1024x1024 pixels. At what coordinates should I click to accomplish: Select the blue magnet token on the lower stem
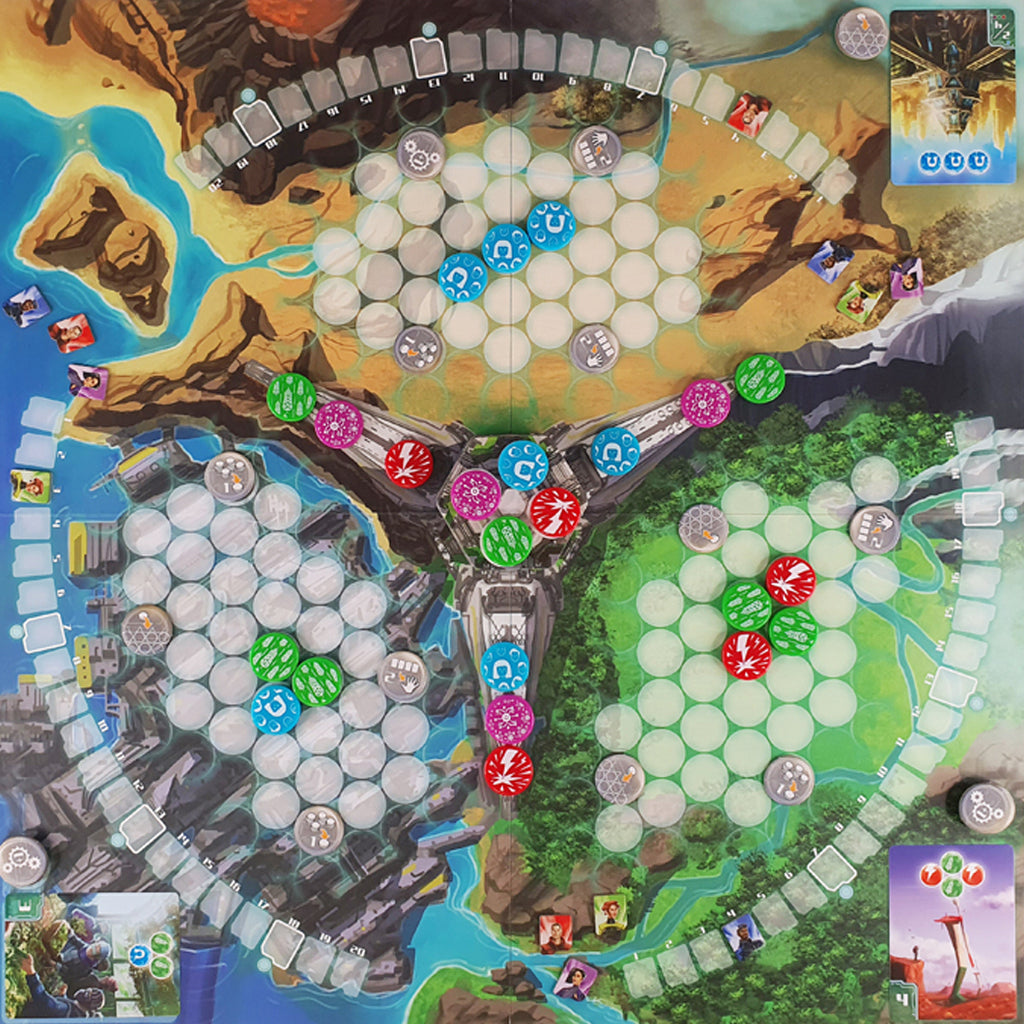(x=505, y=667)
